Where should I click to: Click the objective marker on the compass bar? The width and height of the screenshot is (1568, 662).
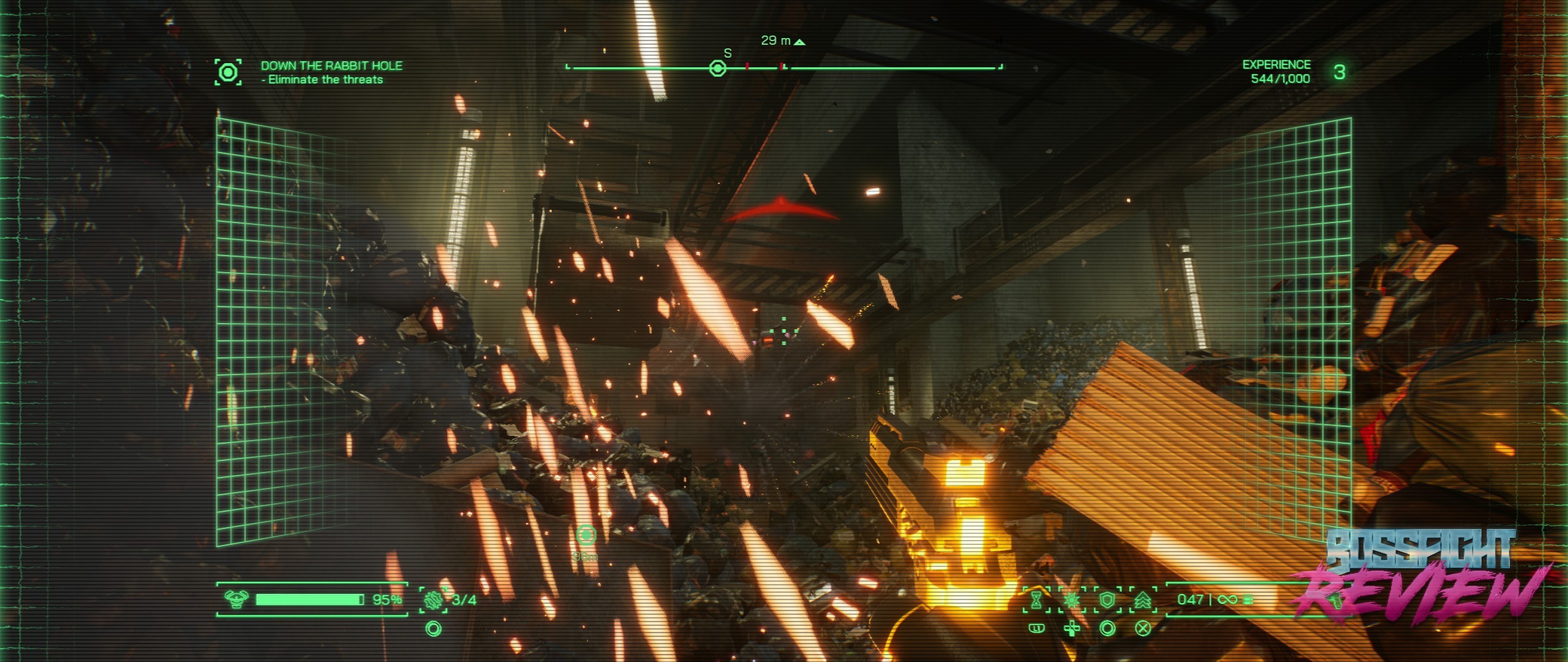coord(717,68)
